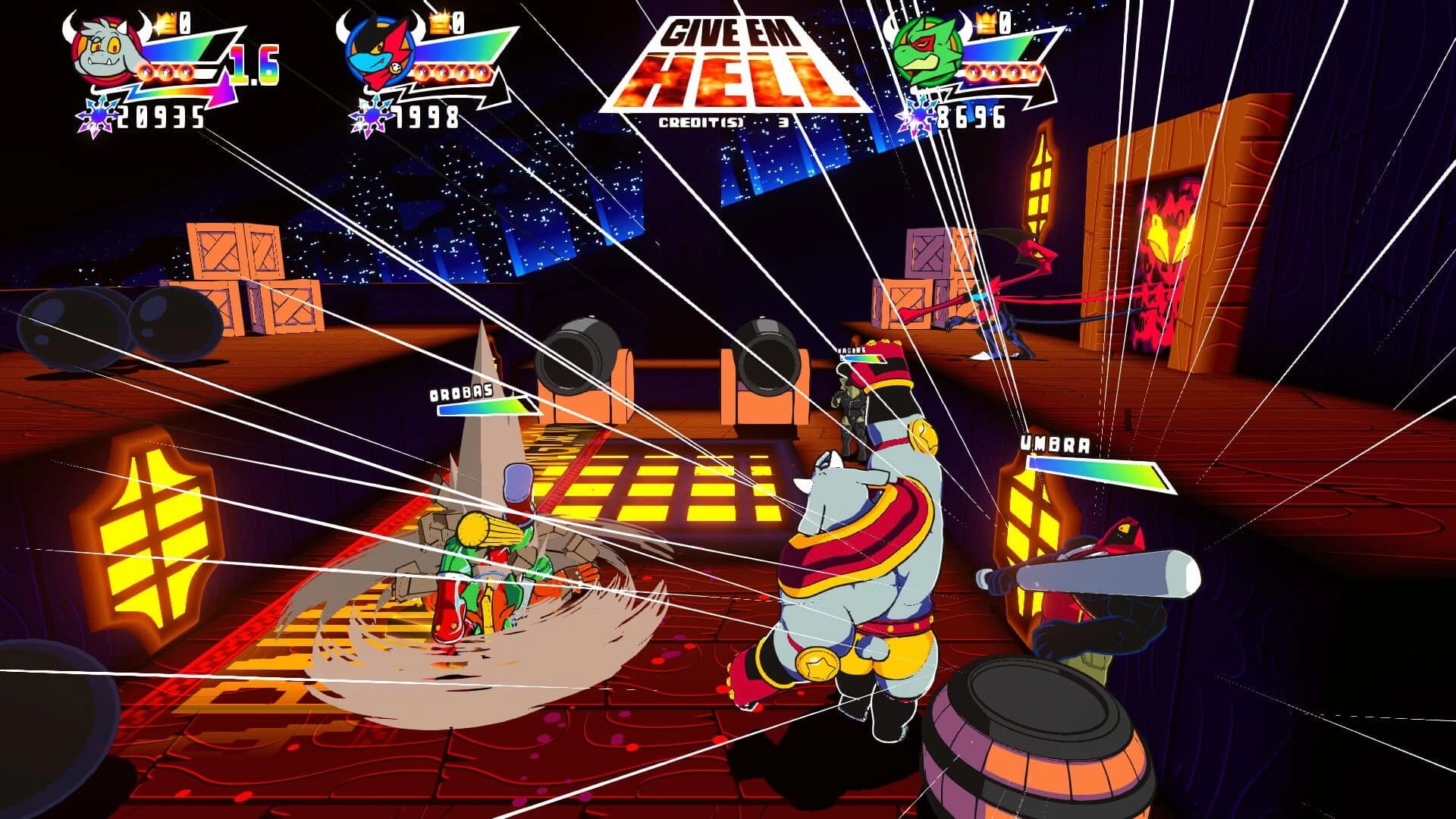Screen dimensions: 1456x819
Task: Expand the OROBAS enemy name banner
Action: (462, 393)
